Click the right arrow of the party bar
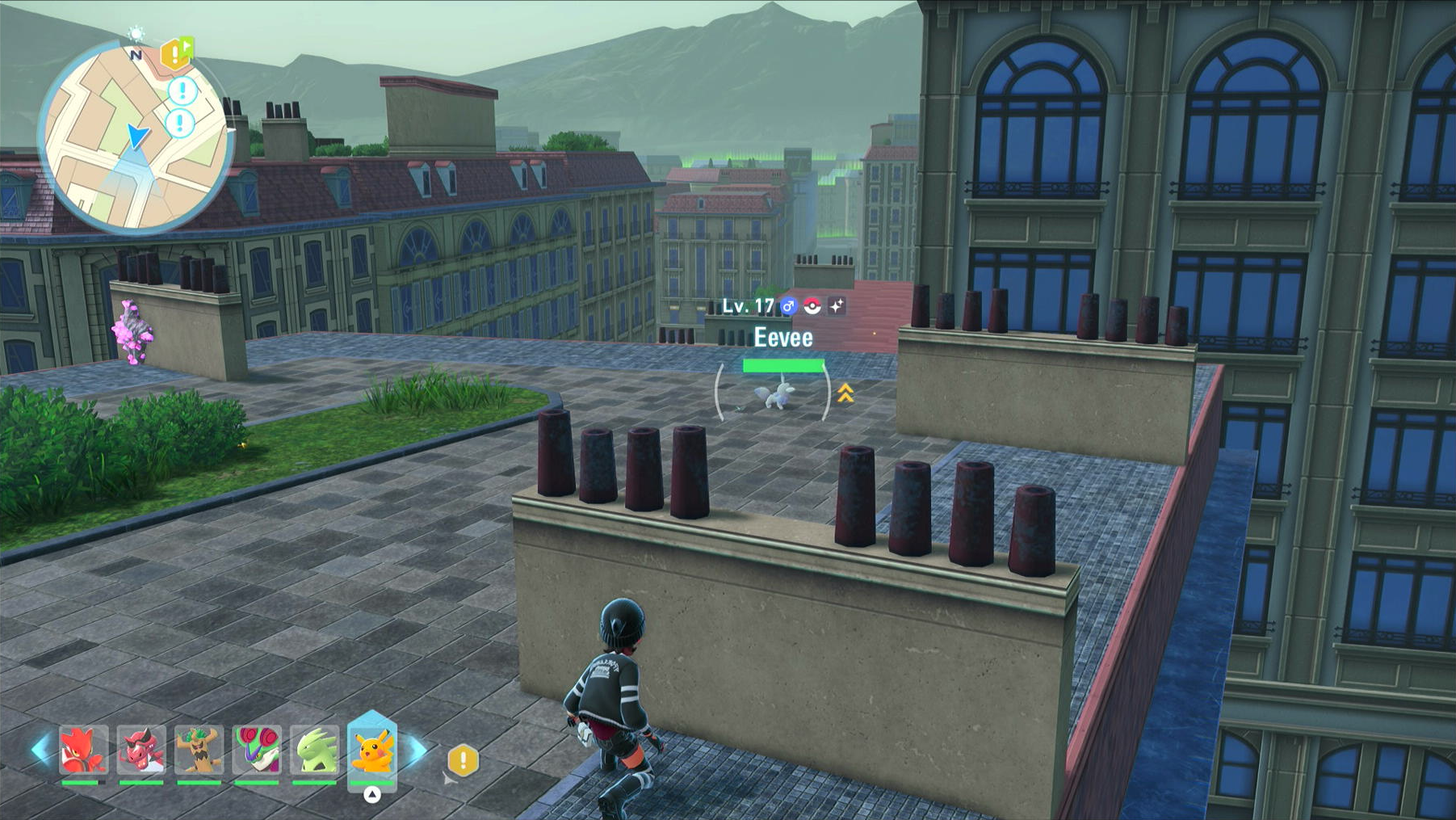The width and height of the screenshot is (1456, 820). [417, 750]
